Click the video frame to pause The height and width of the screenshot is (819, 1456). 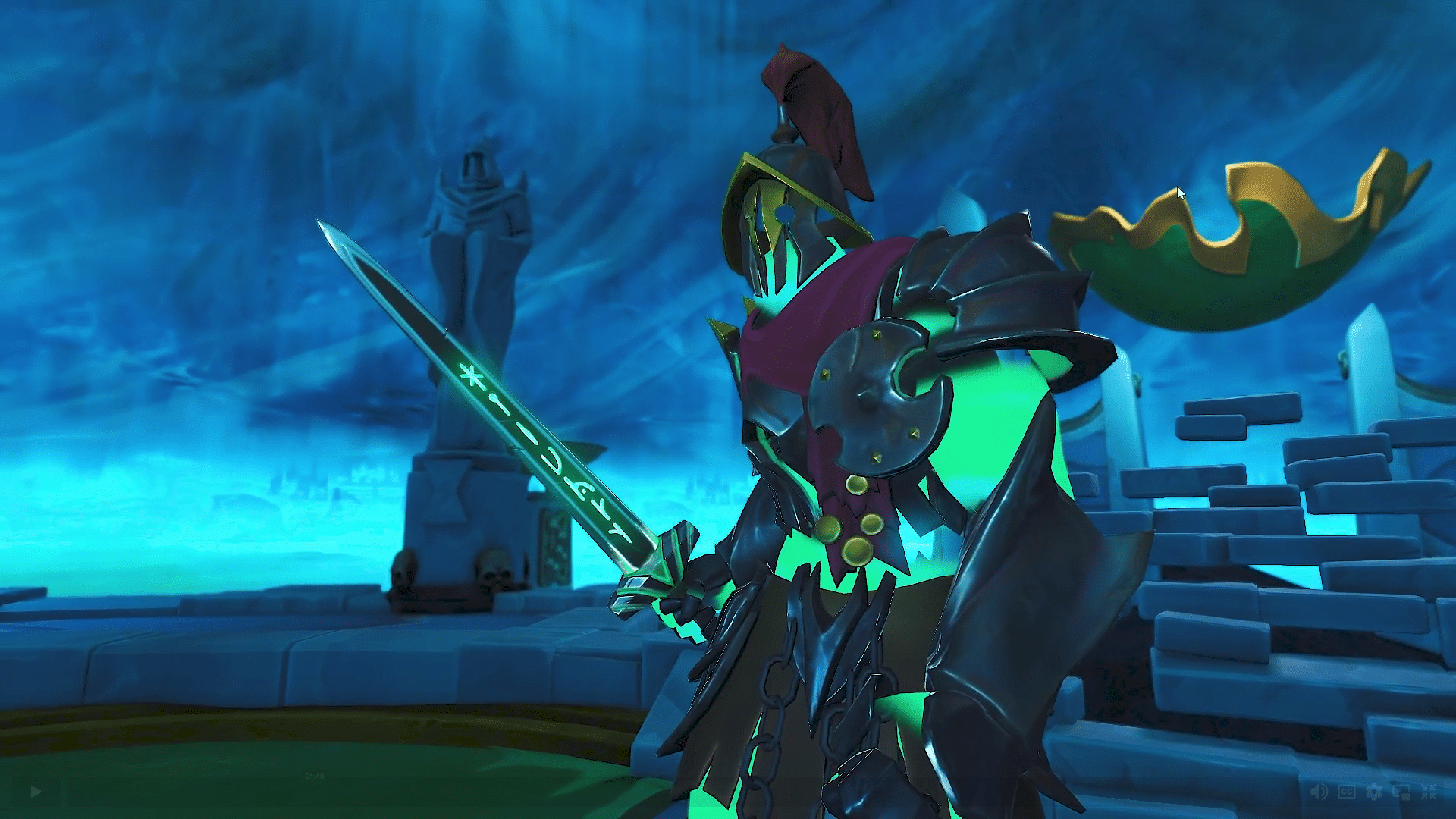click(728, 379)
